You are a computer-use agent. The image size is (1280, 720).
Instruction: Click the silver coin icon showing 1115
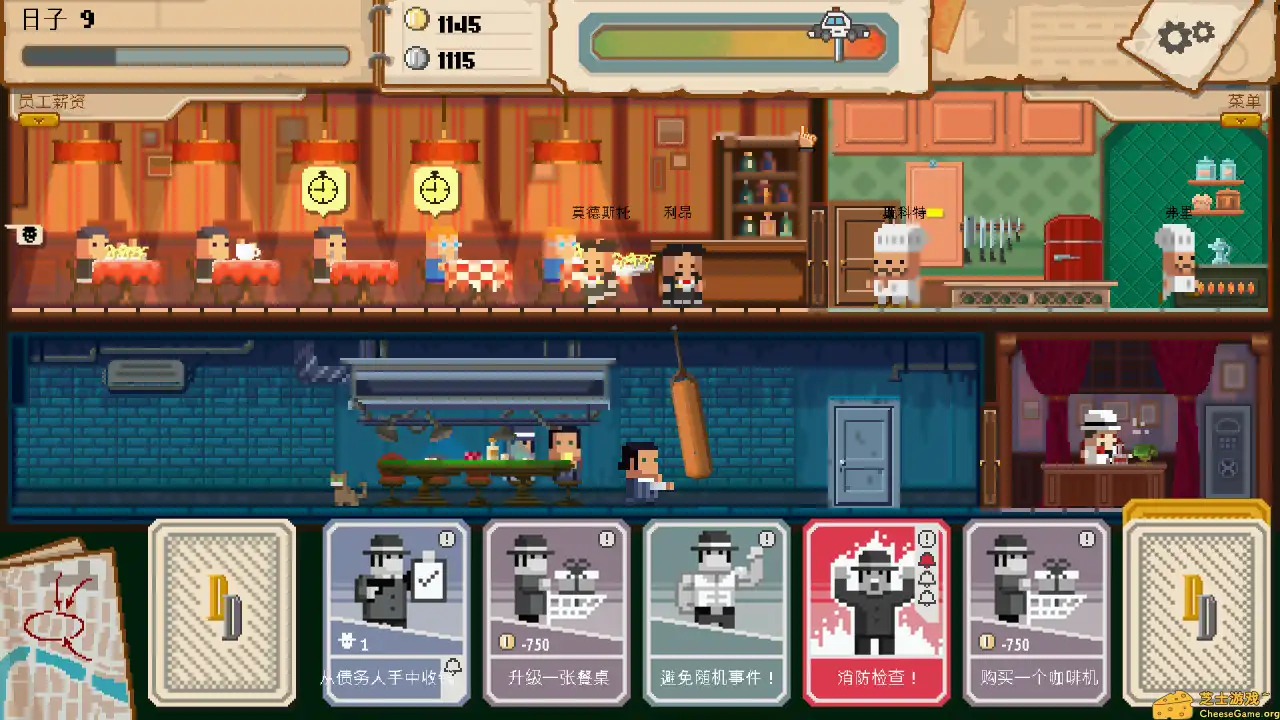point(417,59)
